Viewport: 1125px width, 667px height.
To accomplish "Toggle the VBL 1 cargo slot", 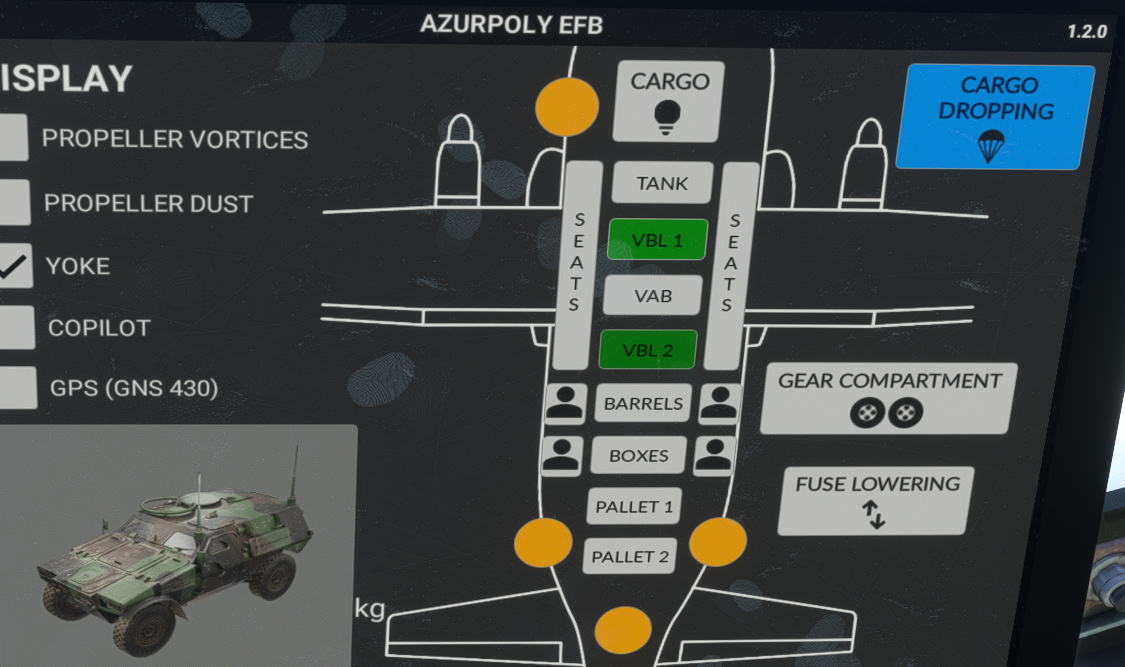I will (x=657, y=240).
